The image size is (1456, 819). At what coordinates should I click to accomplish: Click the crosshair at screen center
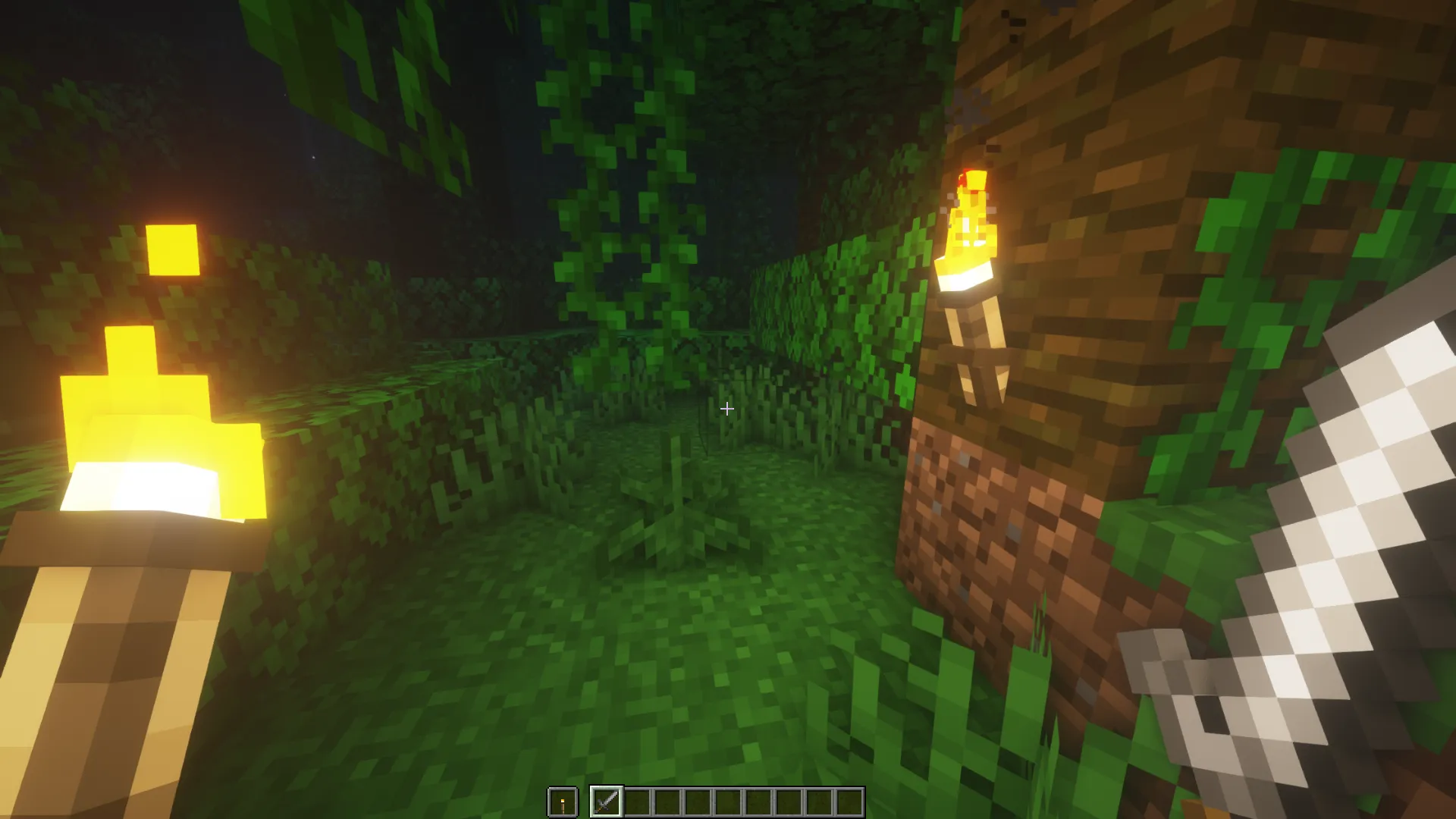tap(726, 409)
